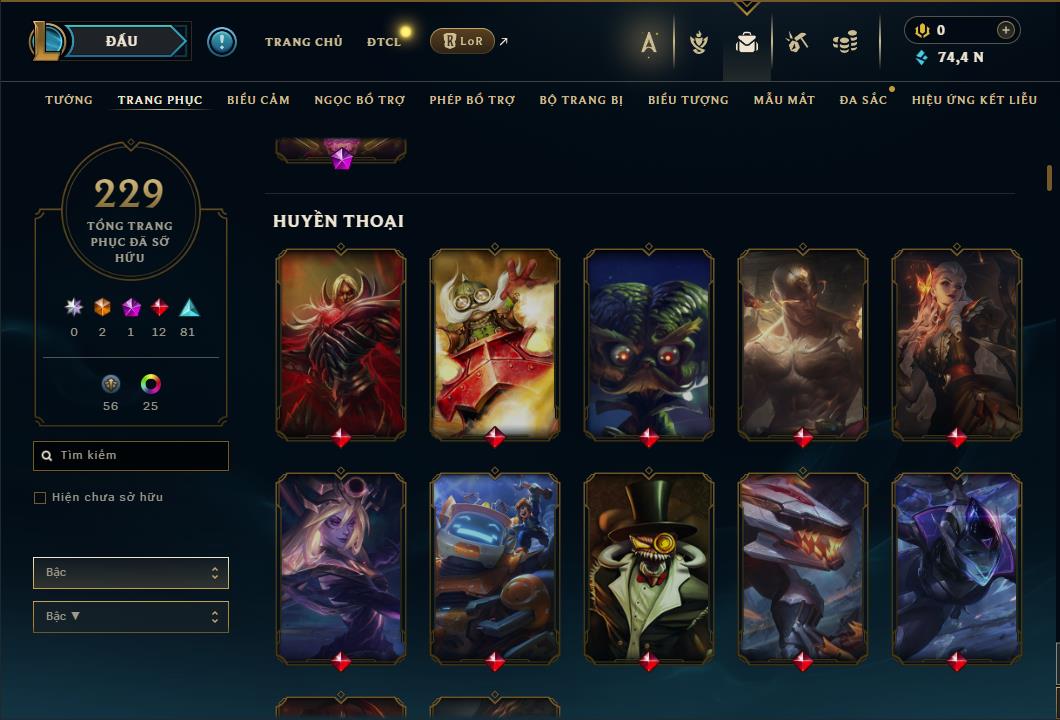Select the BIỂU CẢM tab
This screenshot has width=1060, height=720.
point(258,100)
